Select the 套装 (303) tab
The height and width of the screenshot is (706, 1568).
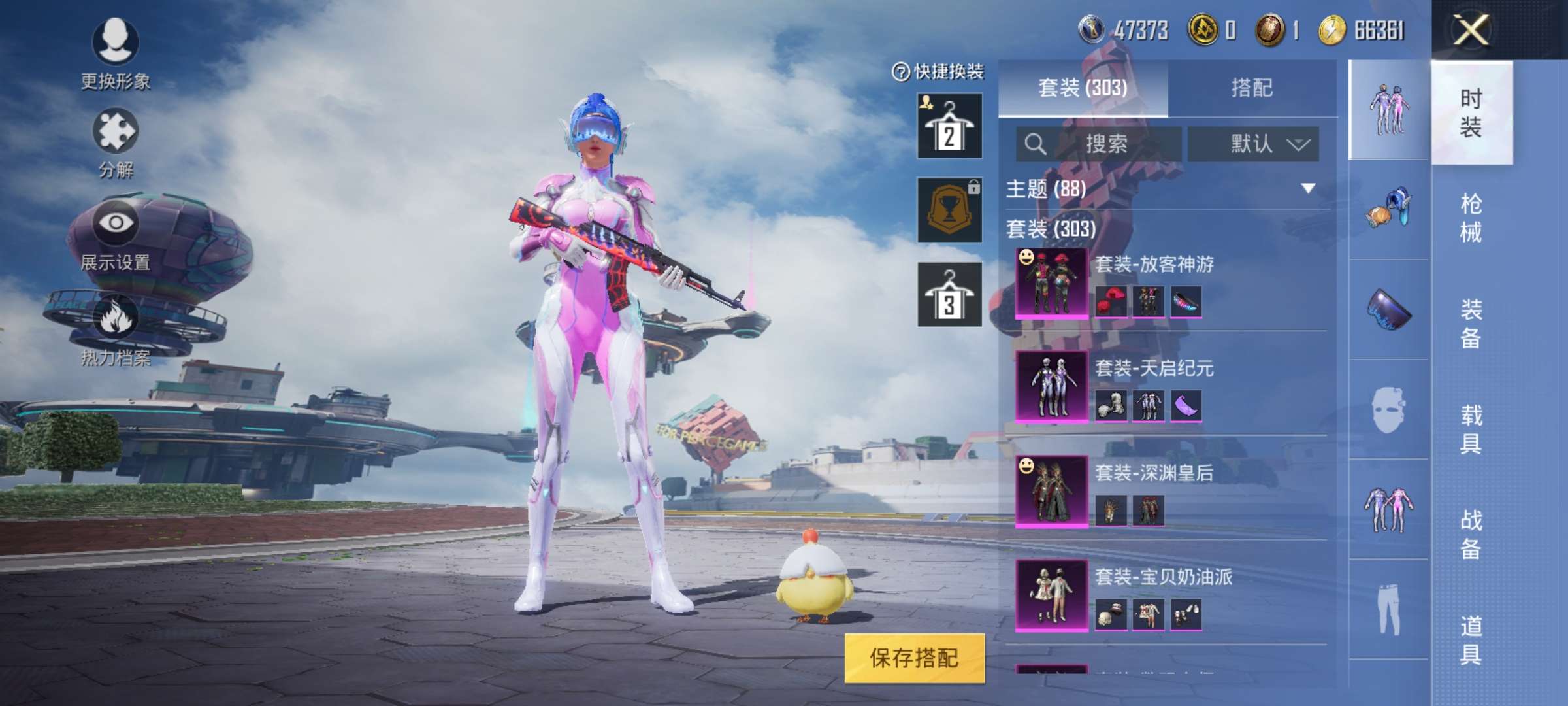tap(1083, 88)
